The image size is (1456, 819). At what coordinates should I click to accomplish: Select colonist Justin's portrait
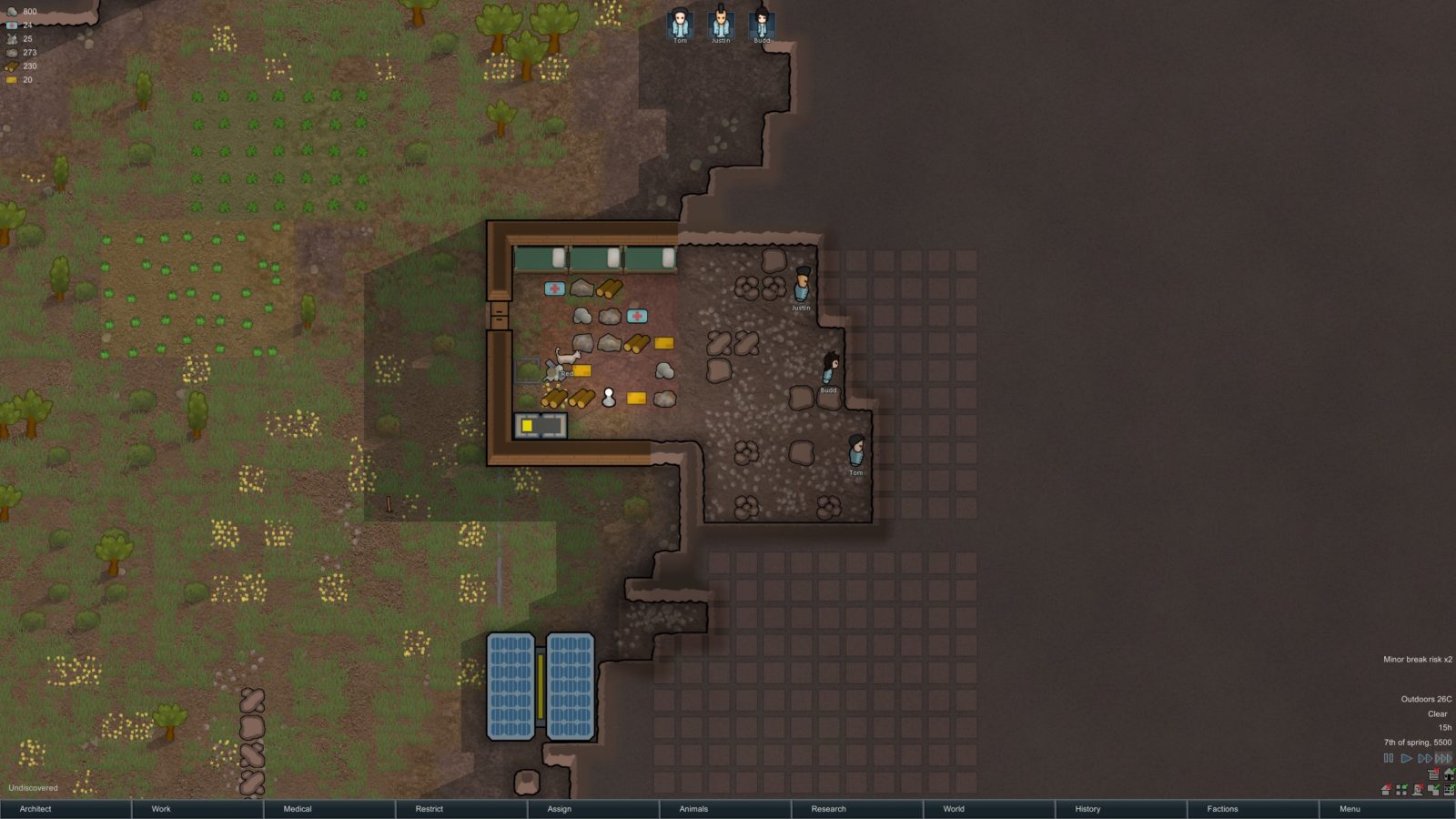(x=721, y=24)
